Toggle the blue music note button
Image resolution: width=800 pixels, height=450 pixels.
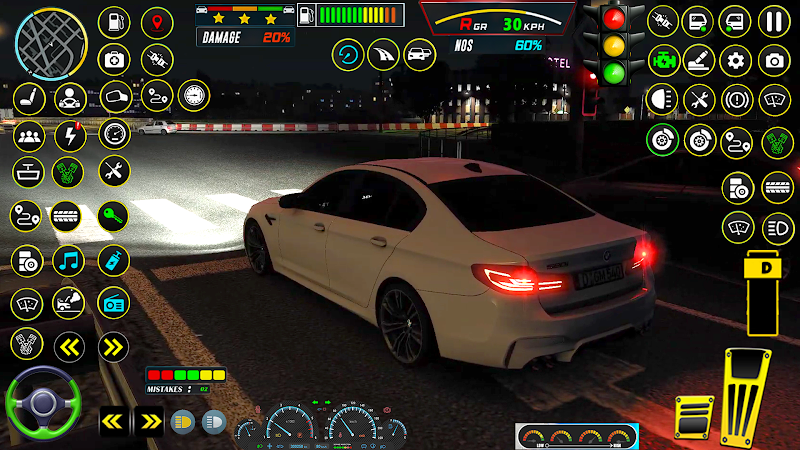point(68,260)
